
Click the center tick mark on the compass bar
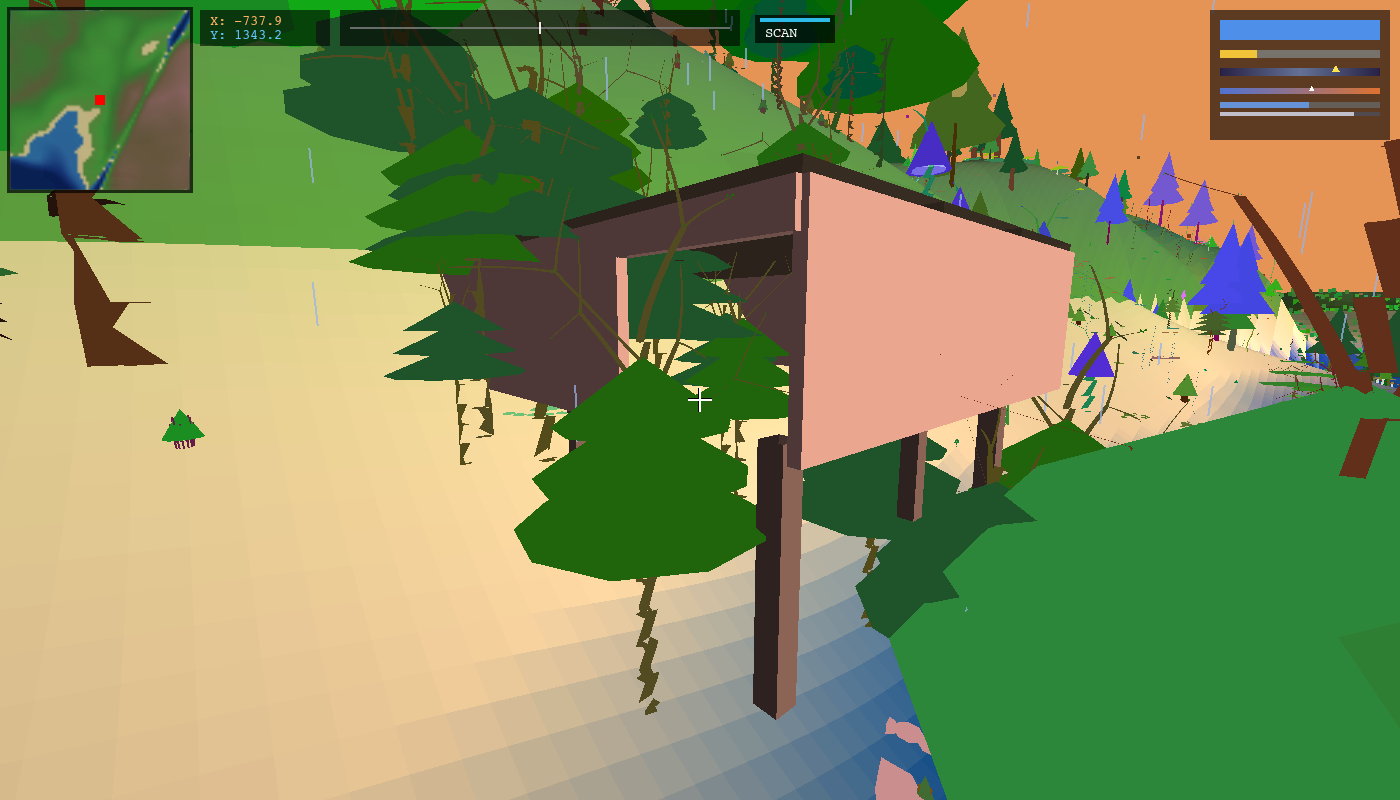[539, 28]
